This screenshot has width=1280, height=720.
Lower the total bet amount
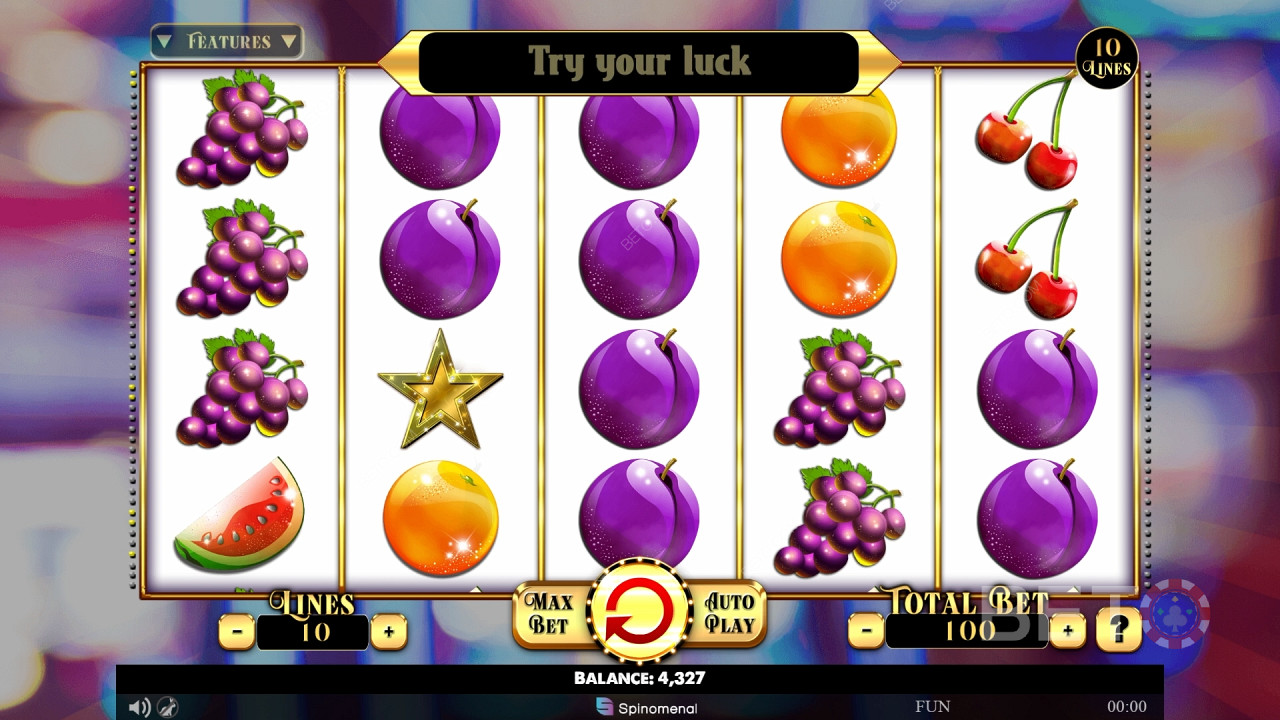(x=866, y=630)
